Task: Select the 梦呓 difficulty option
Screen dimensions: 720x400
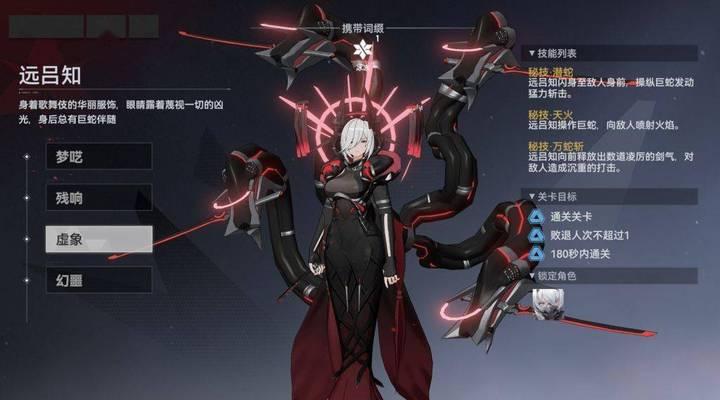Action: click(x=97, y=155)
